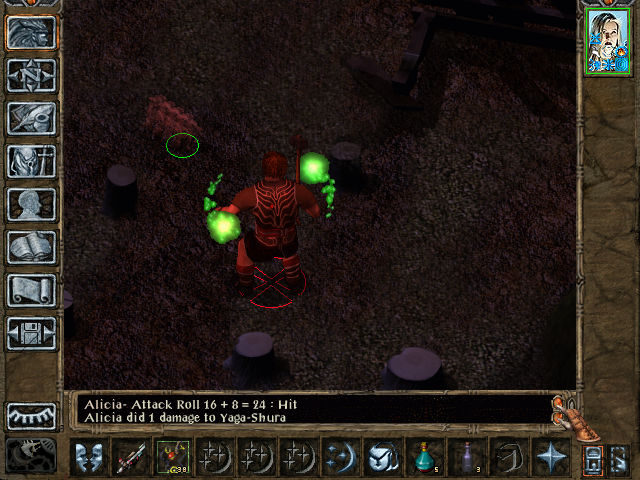Click the closed-eye rest button
Viewport: 640px width, 480px height.
(31, 415)
